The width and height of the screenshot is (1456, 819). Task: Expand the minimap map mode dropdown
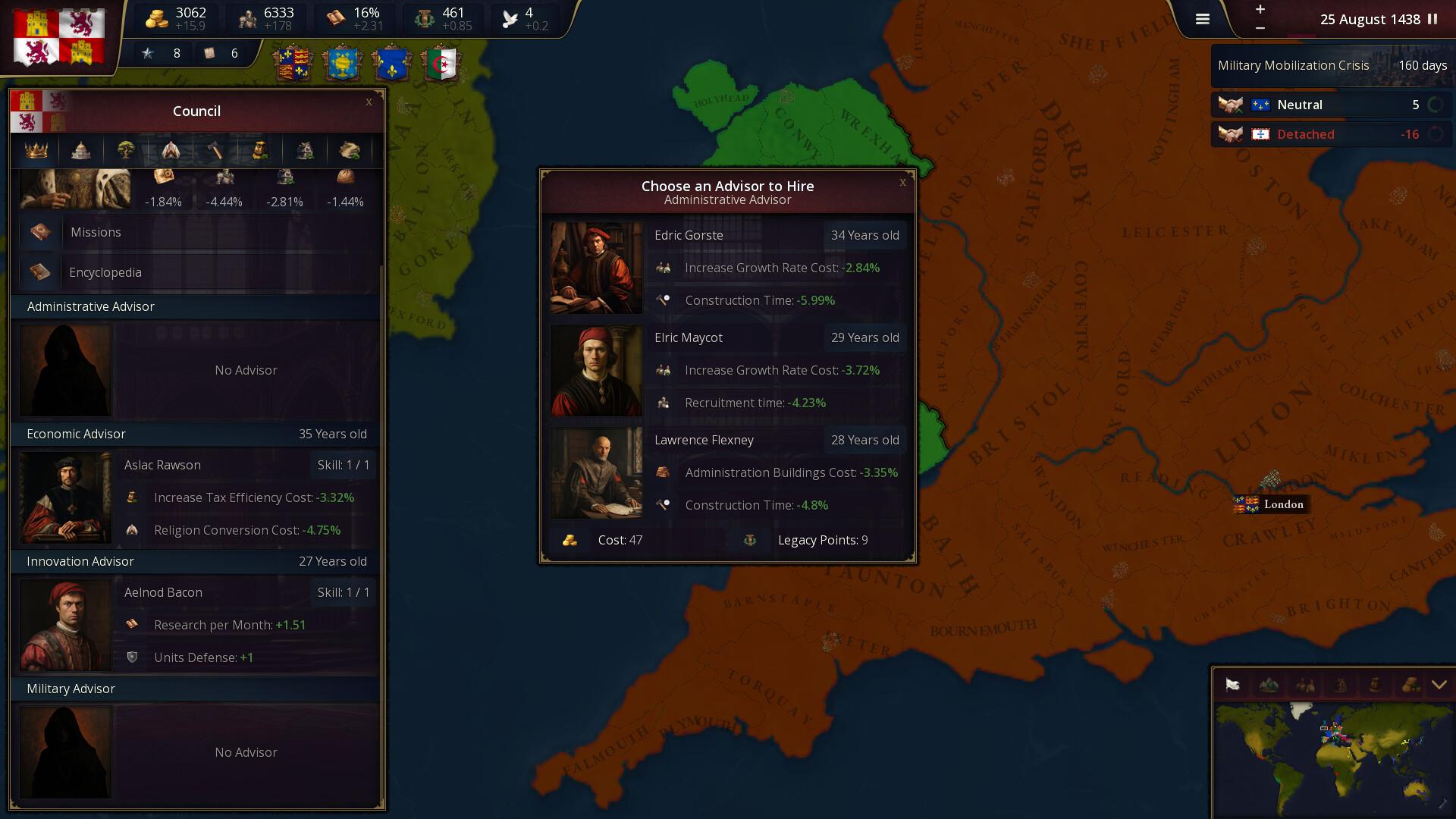pyautogui.click(x=1439, y=686)
